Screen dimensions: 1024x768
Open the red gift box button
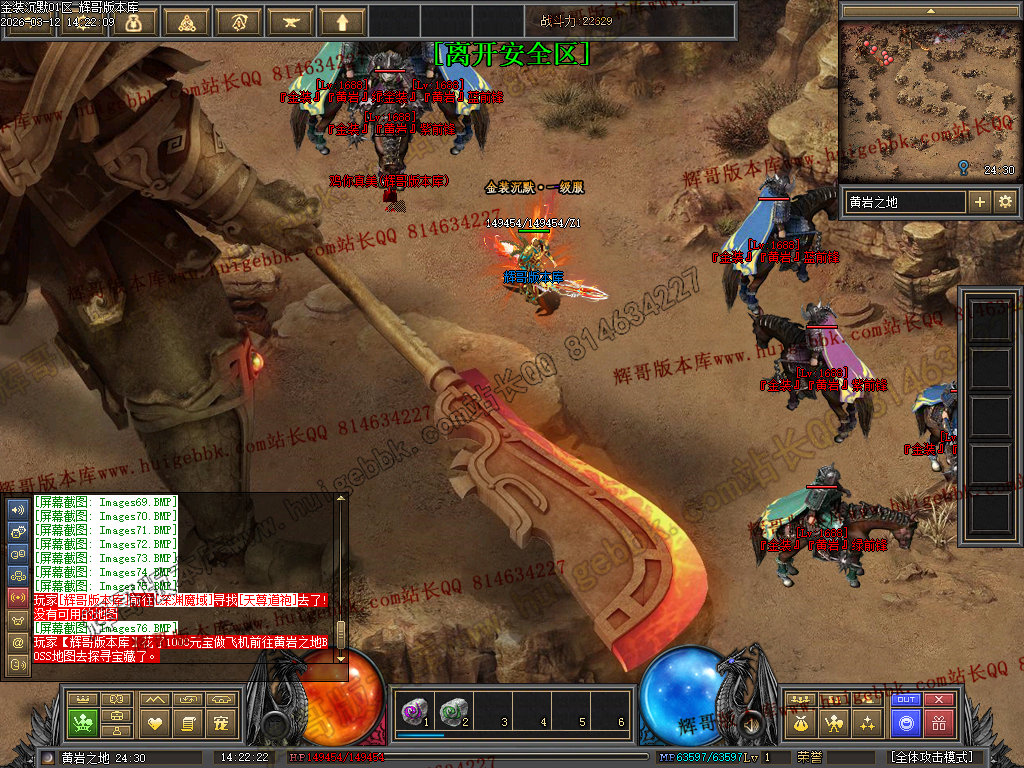[x=939, y=723]
